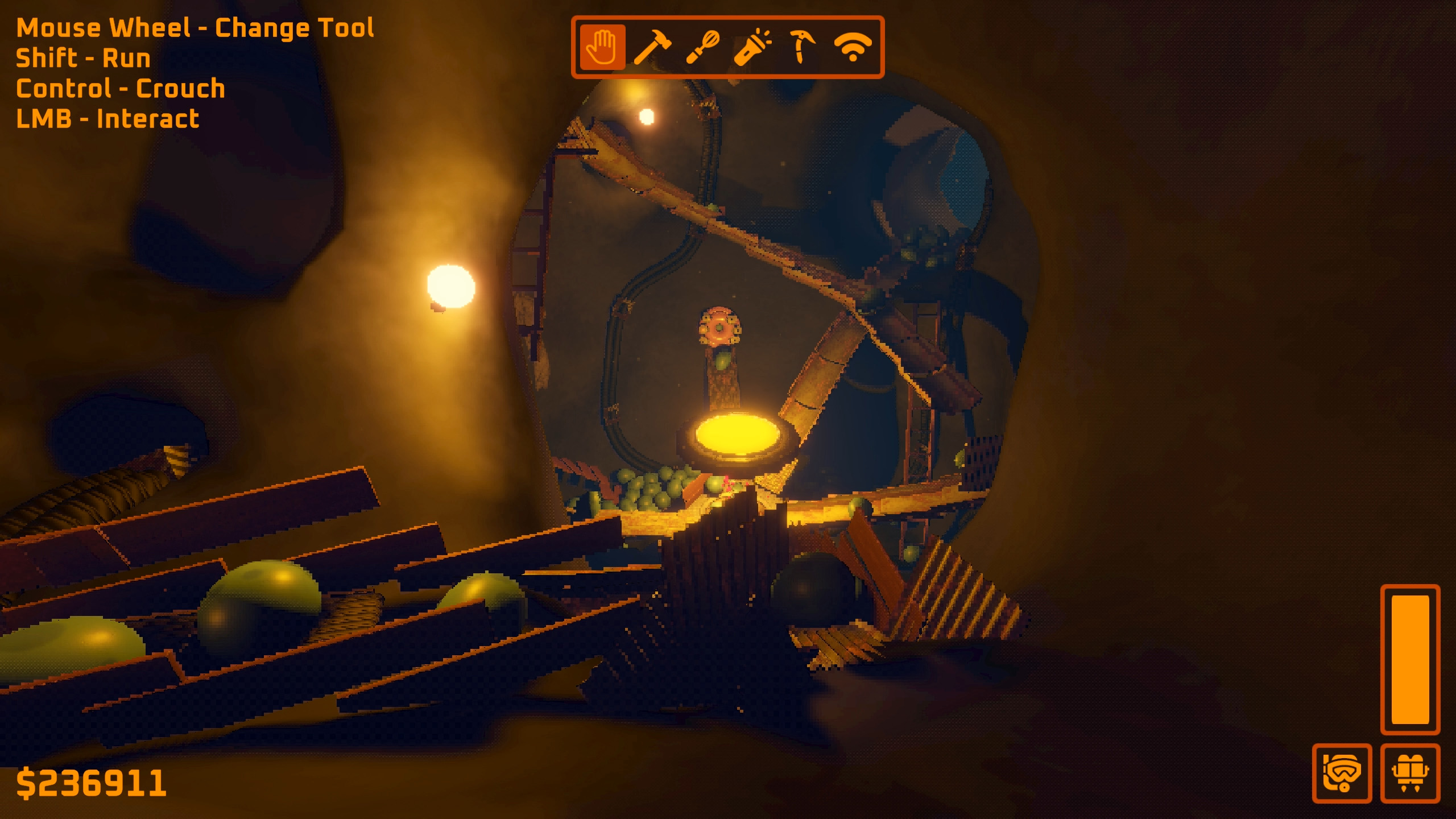The image size is (1456, 819).
Task: Activate the signal scanner tool
Action: click(x=852, y=47)
